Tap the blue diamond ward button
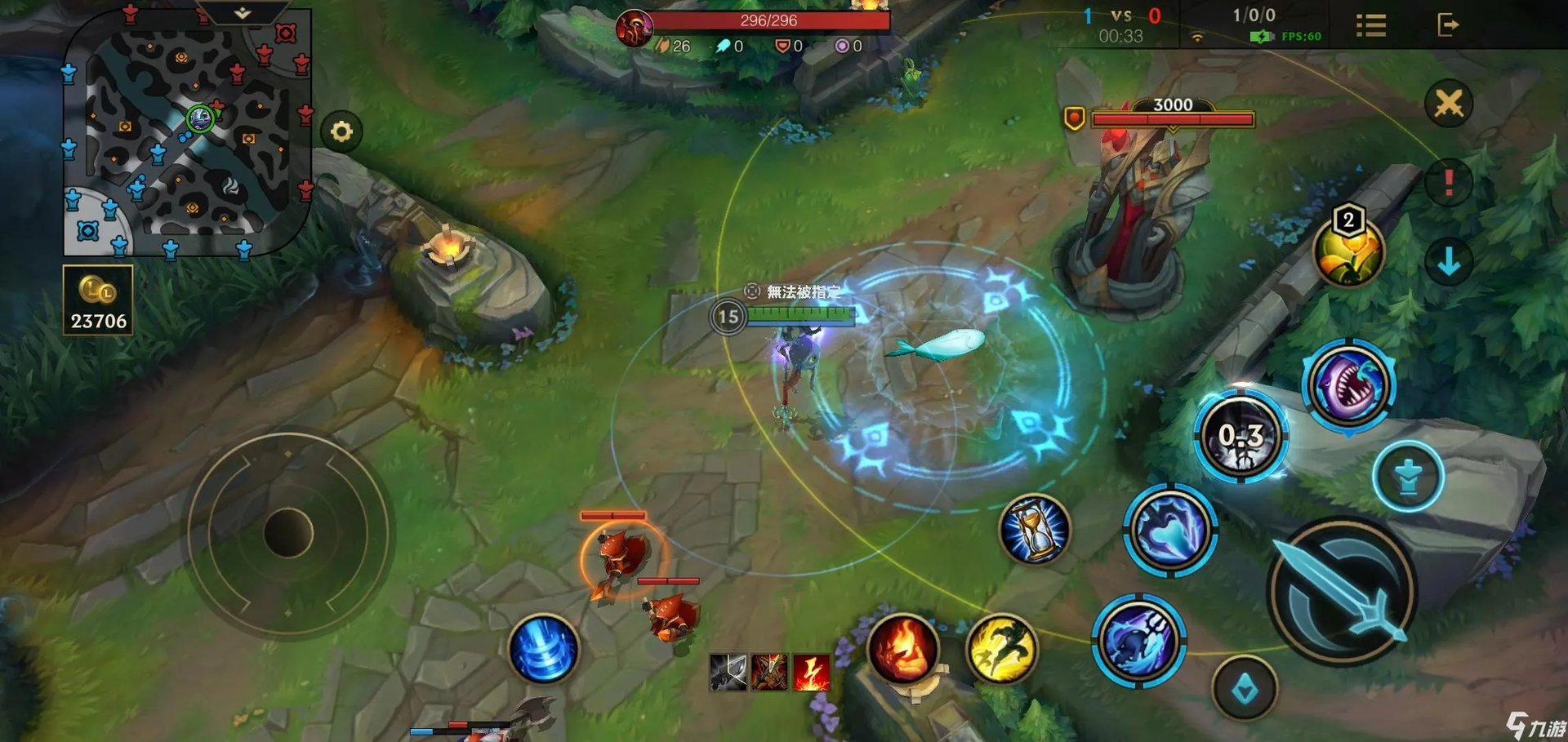Viewport: 1568px width, 742px height. [1245, 689]
